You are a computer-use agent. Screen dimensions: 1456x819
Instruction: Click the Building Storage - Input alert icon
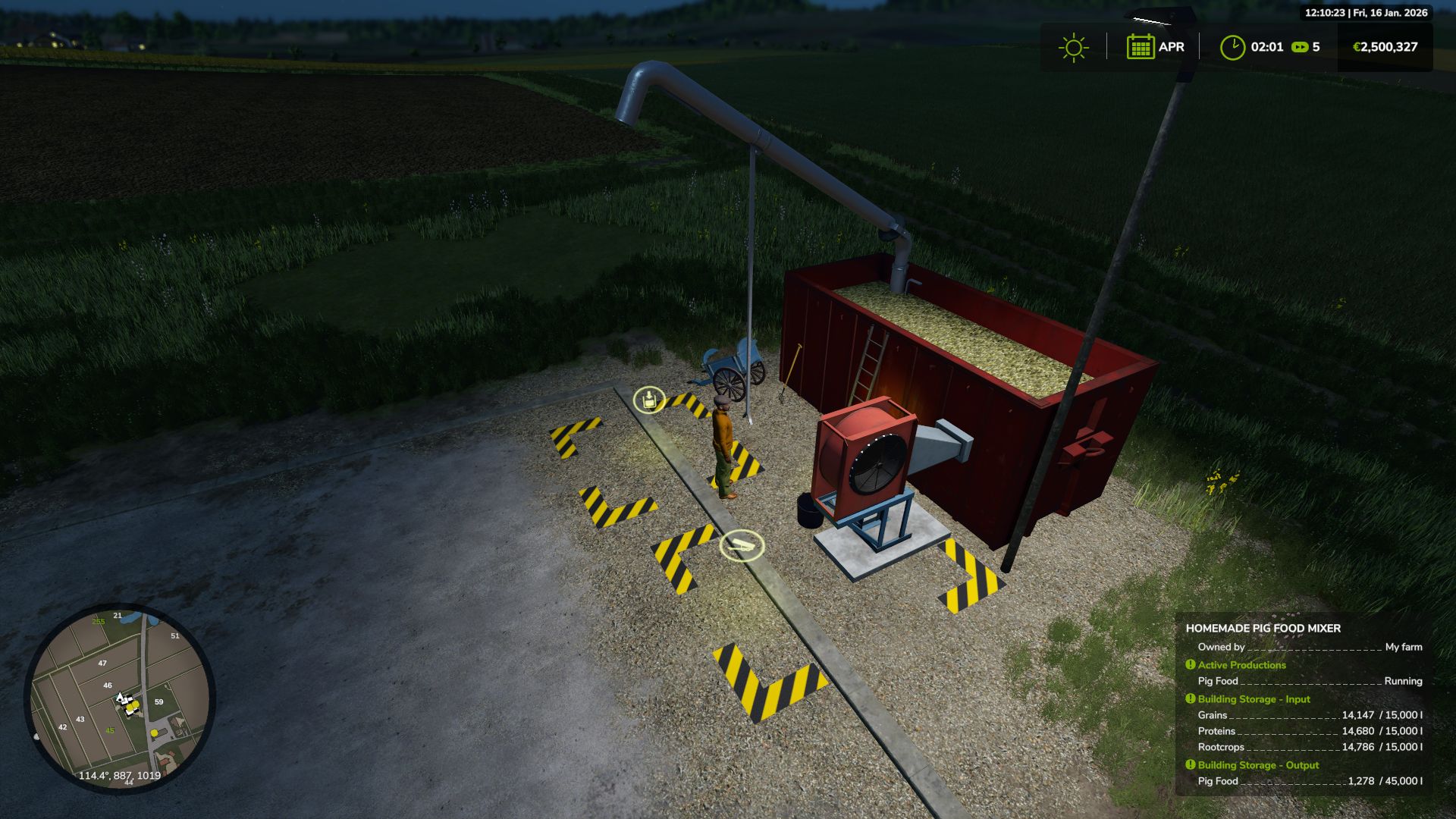pos(1189,698)
